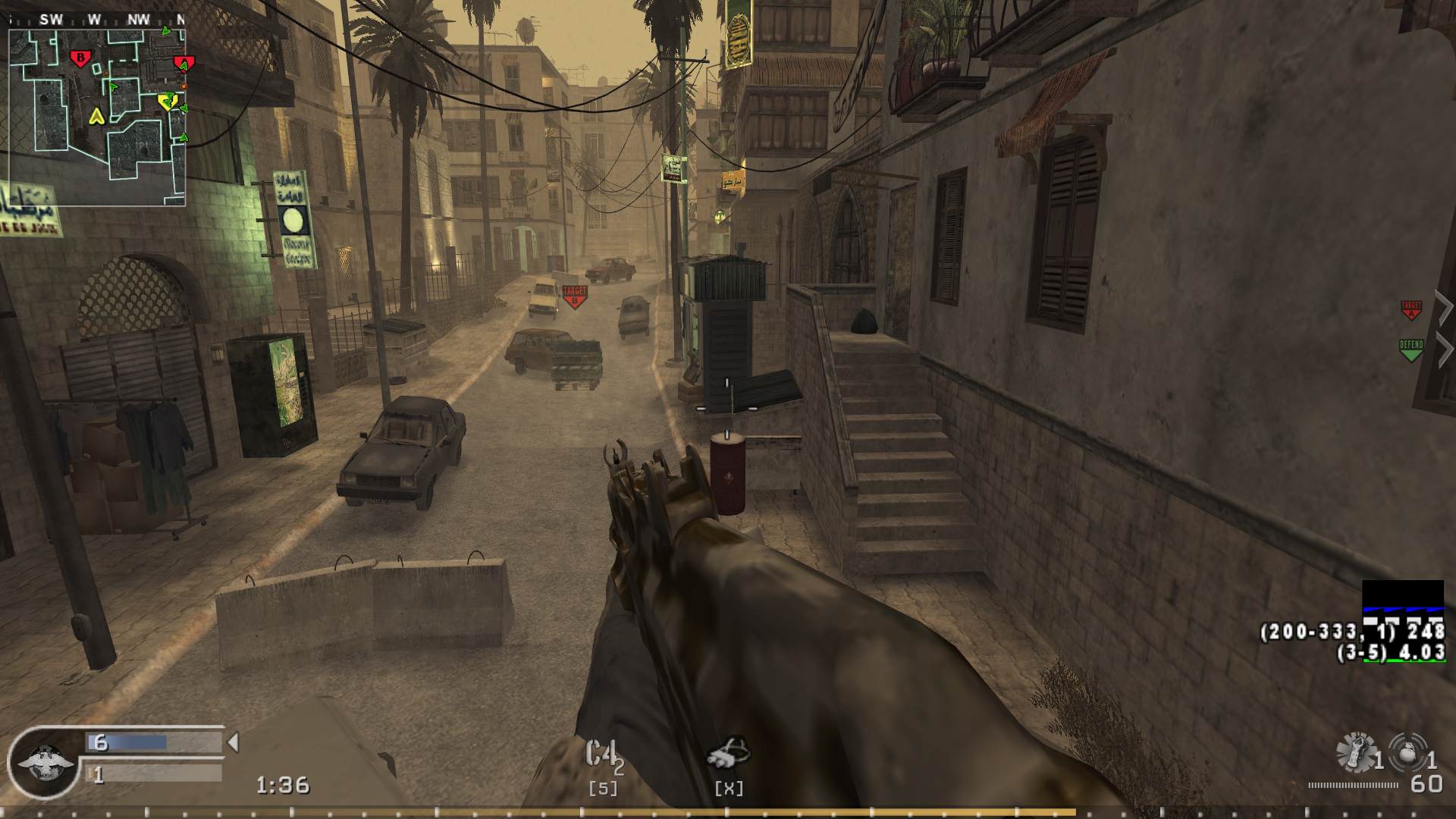Select the N compass heading label
The width and height of the screenshot is (1456, 819).
180,20
